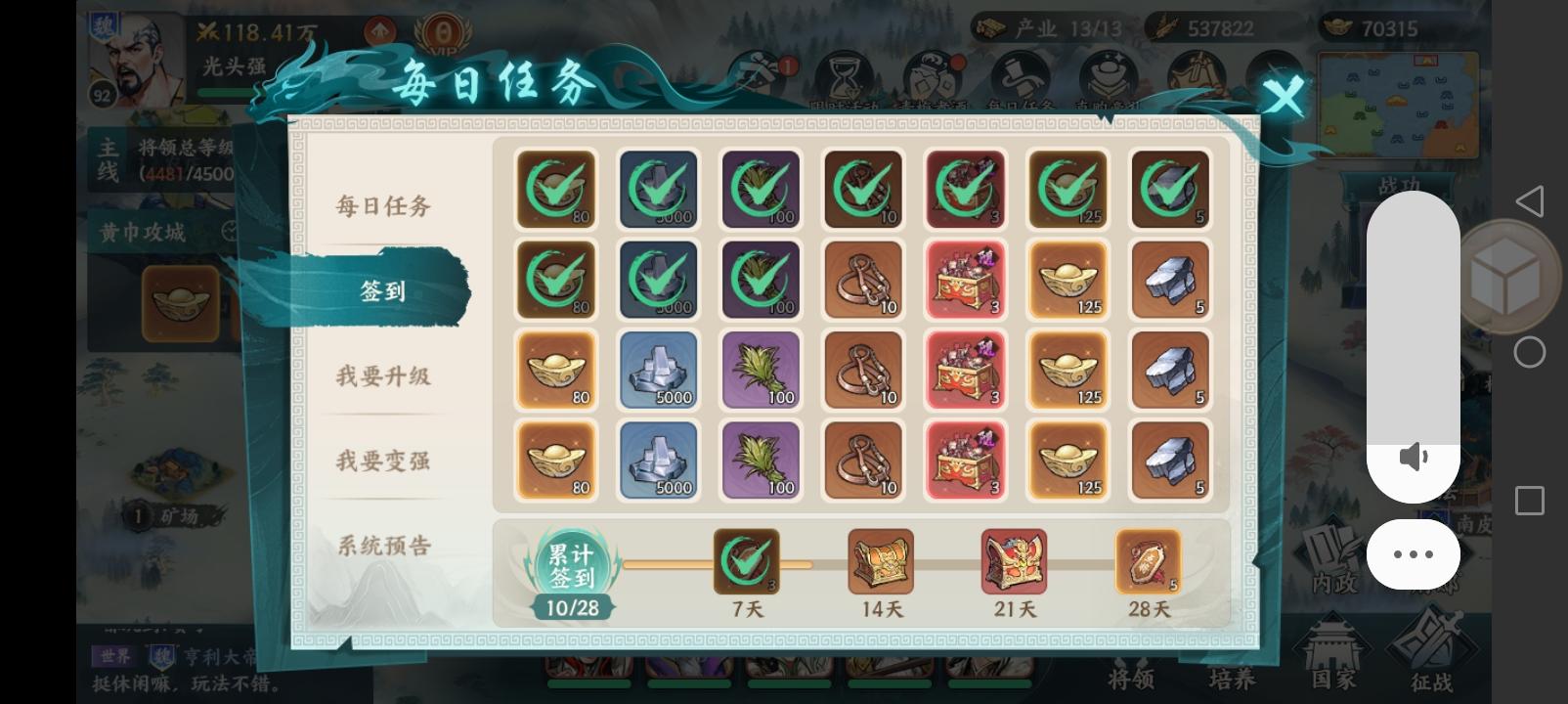Tap the 内政 internal affairs icon
Image resolution: width=1568 pixels, height=704 pixels.
pyautogui.click(x=1333, y=557)
